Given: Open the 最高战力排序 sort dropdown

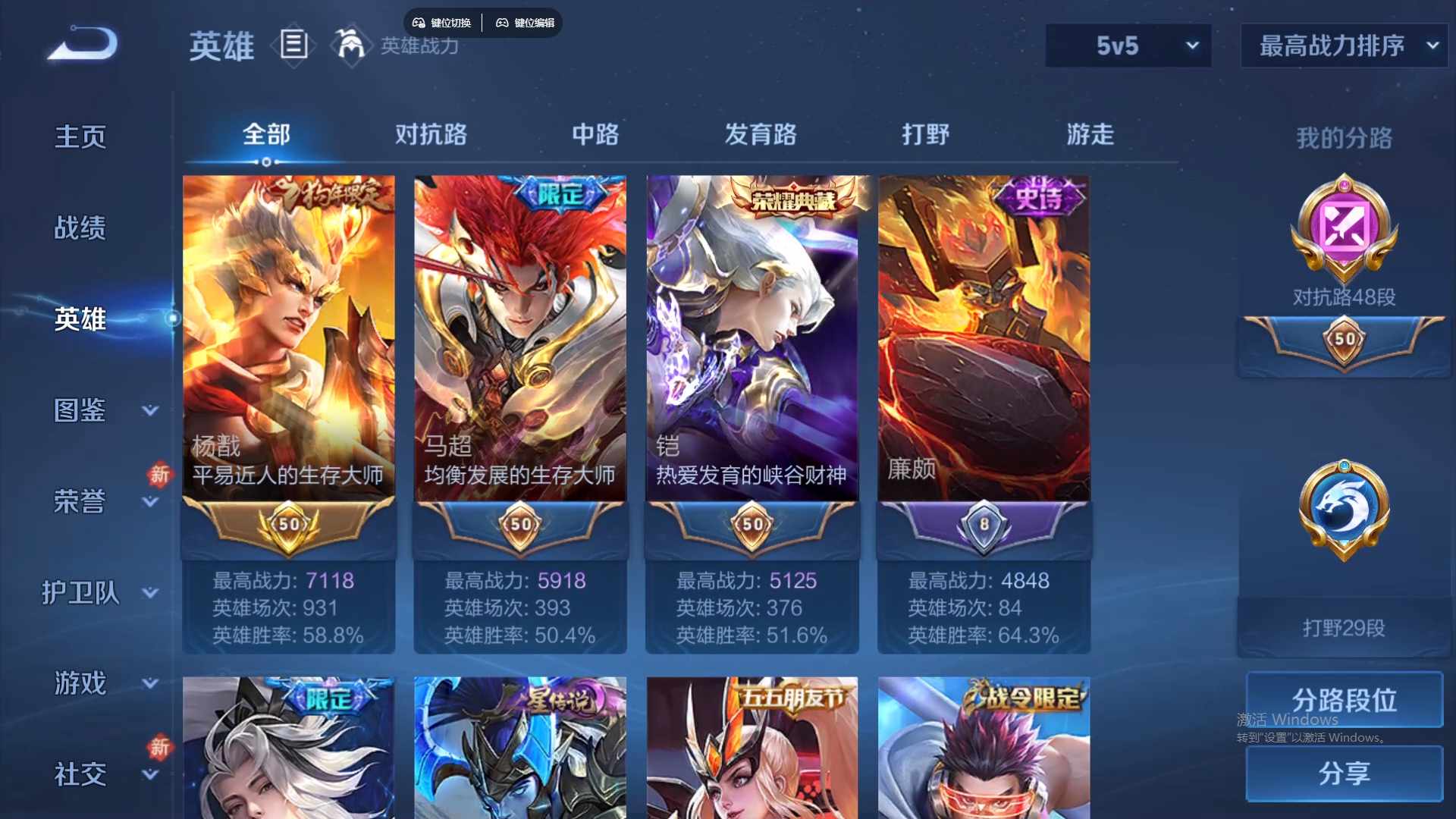Looking at the screenshot, I should 1342,45.
